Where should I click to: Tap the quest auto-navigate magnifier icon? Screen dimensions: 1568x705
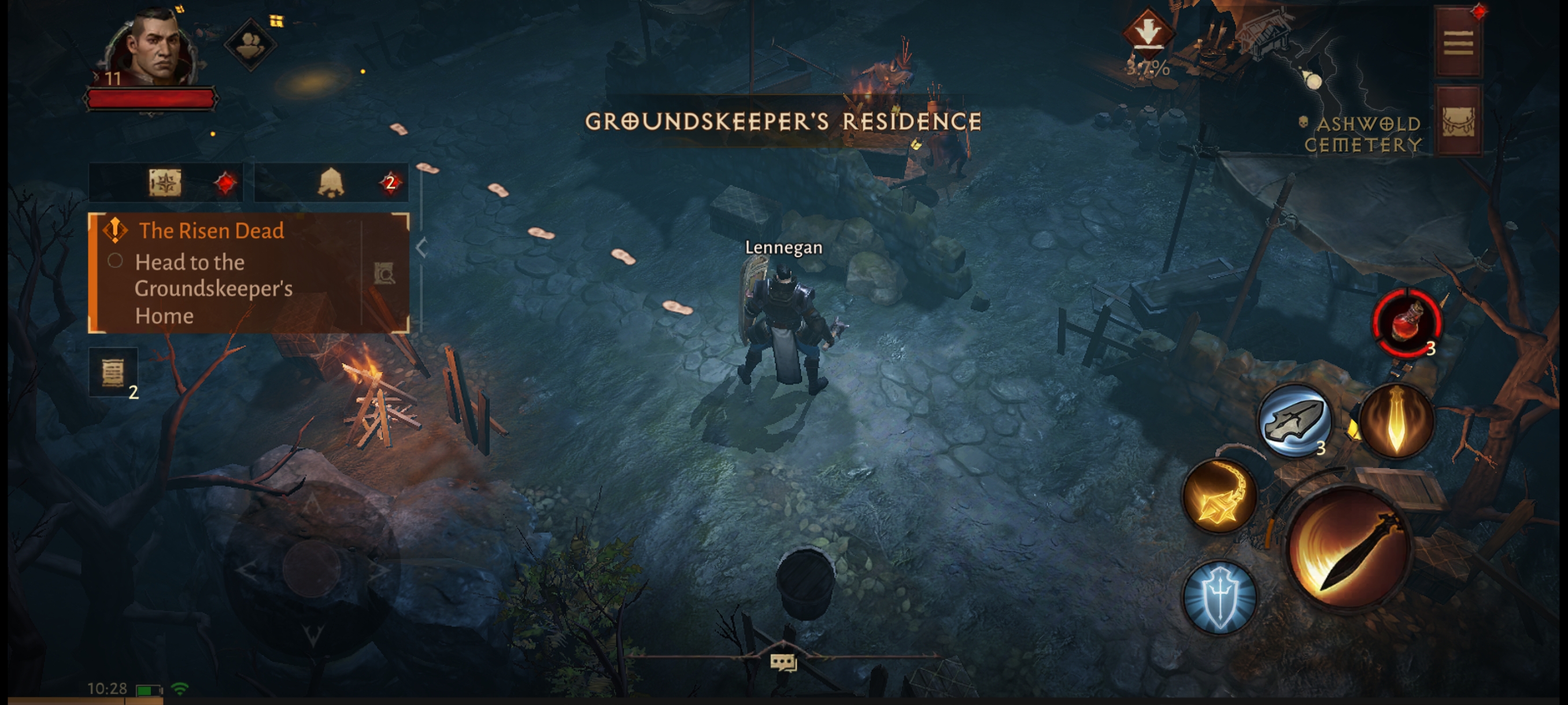[384, 274]
